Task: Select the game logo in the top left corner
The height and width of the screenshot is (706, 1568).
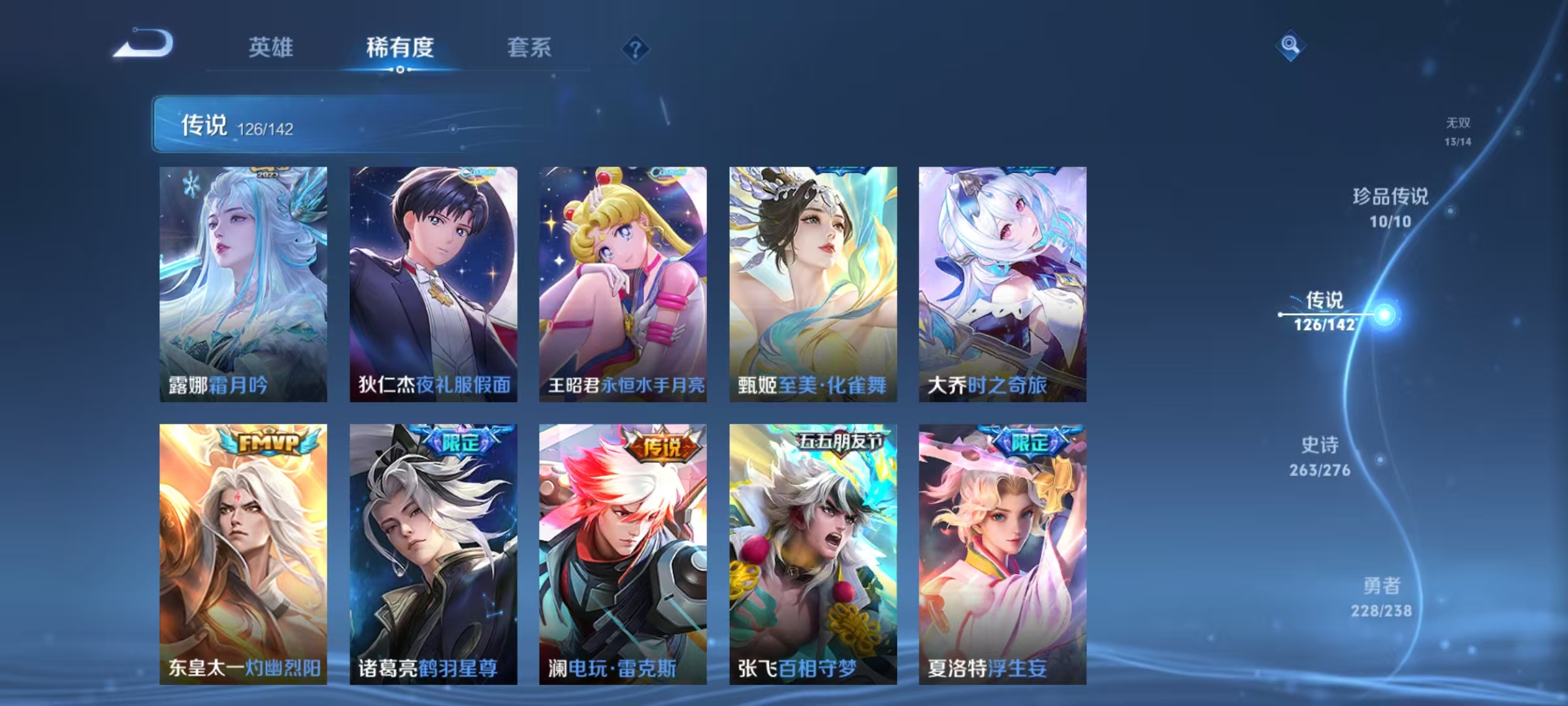Action: click(x=145, y=43)
